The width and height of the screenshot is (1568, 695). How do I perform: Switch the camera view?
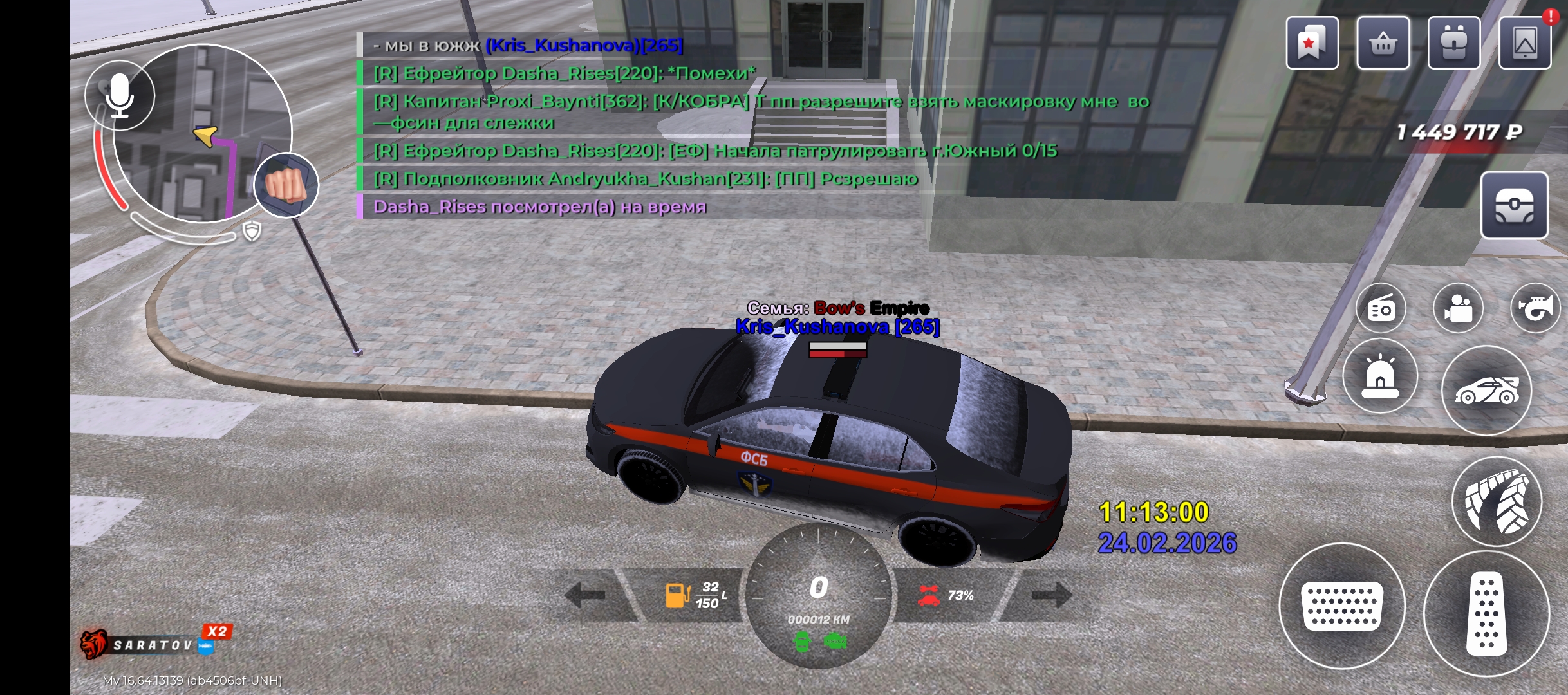pos(1458,308)
